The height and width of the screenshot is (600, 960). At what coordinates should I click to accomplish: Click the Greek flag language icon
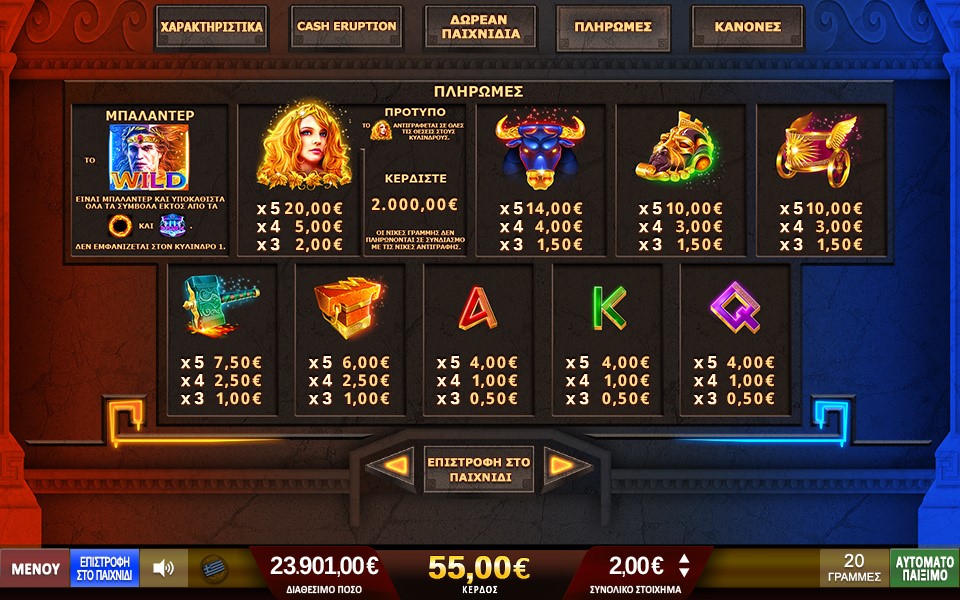tap(213, 569)
